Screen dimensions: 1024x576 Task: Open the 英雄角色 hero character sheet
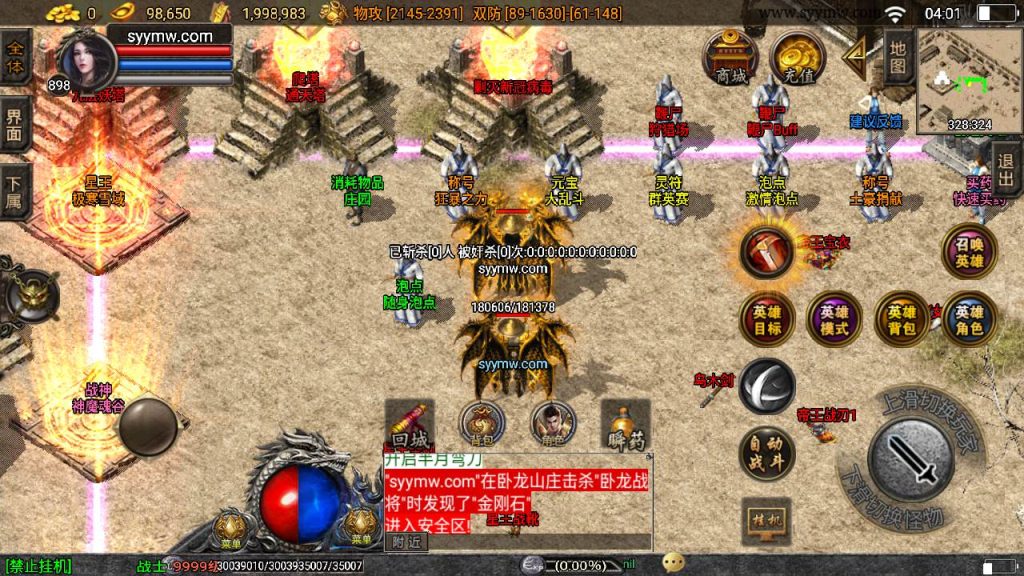pyautogui.click(x=969, y=319)
